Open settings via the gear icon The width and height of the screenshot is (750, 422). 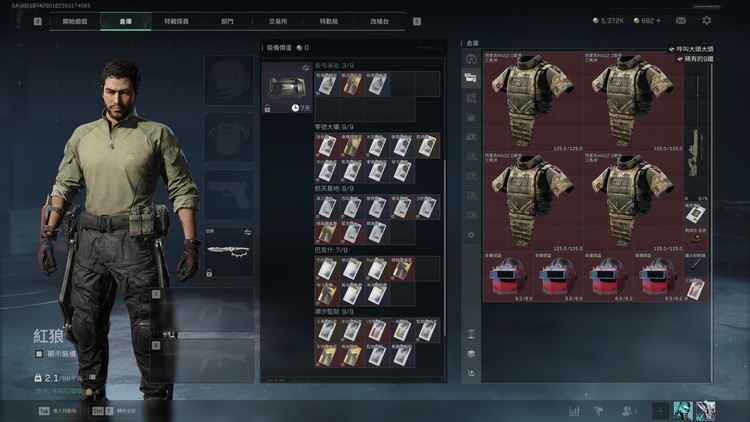[707, 20]
